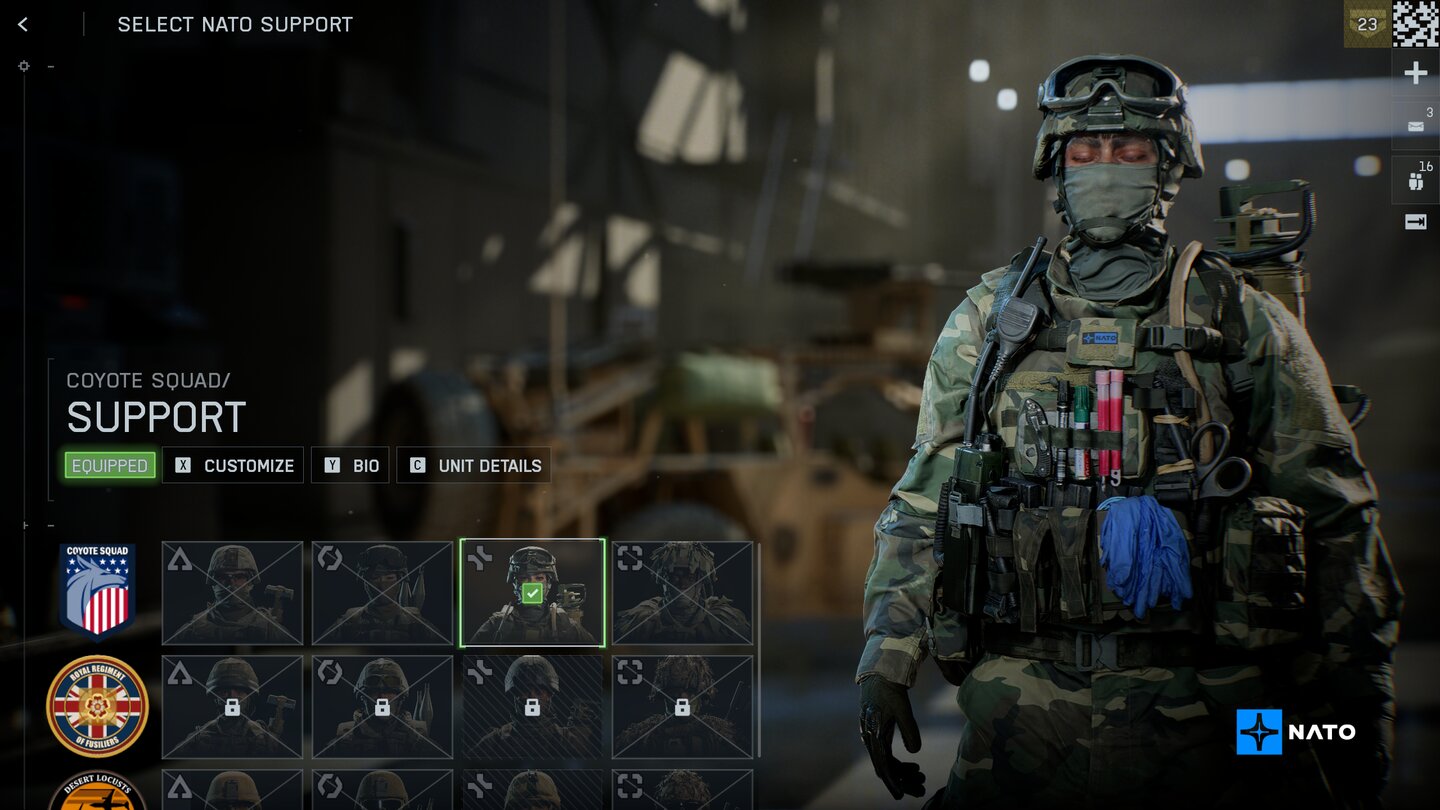Show the soldier's Bio
The height and width of the screenshot is (810, 1440).
(x=350, y=465)
